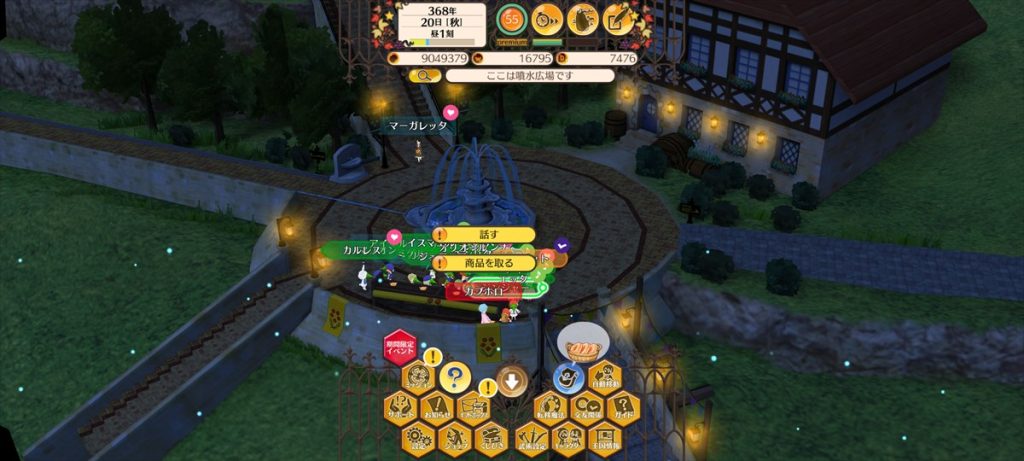
Task: Open the 転移魔法 (Teleport magic) hexagon
Action: [x=551, y=407]
